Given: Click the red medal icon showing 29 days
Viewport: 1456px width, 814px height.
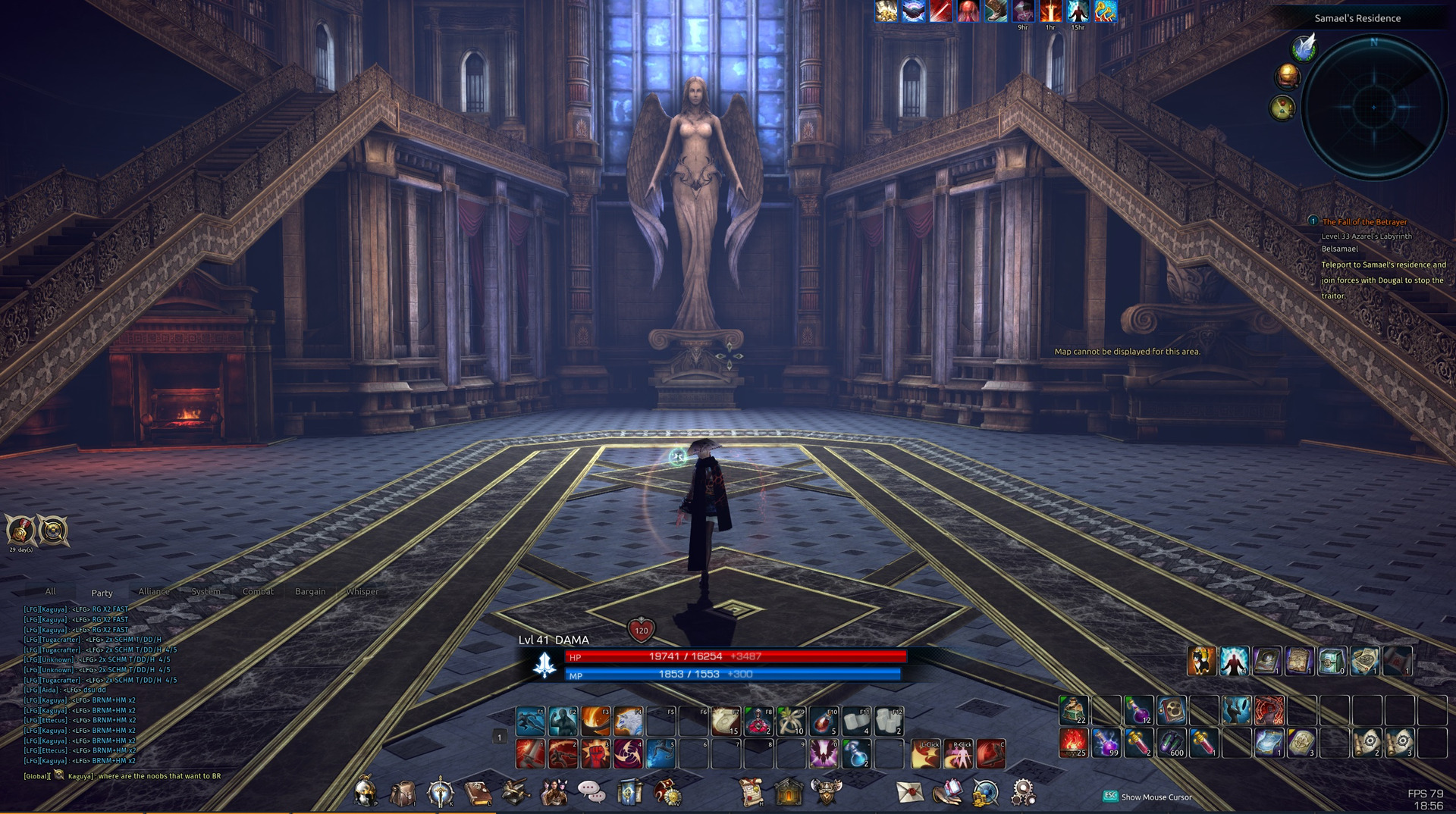Looking at the screenshot, I should pos(20,530).
